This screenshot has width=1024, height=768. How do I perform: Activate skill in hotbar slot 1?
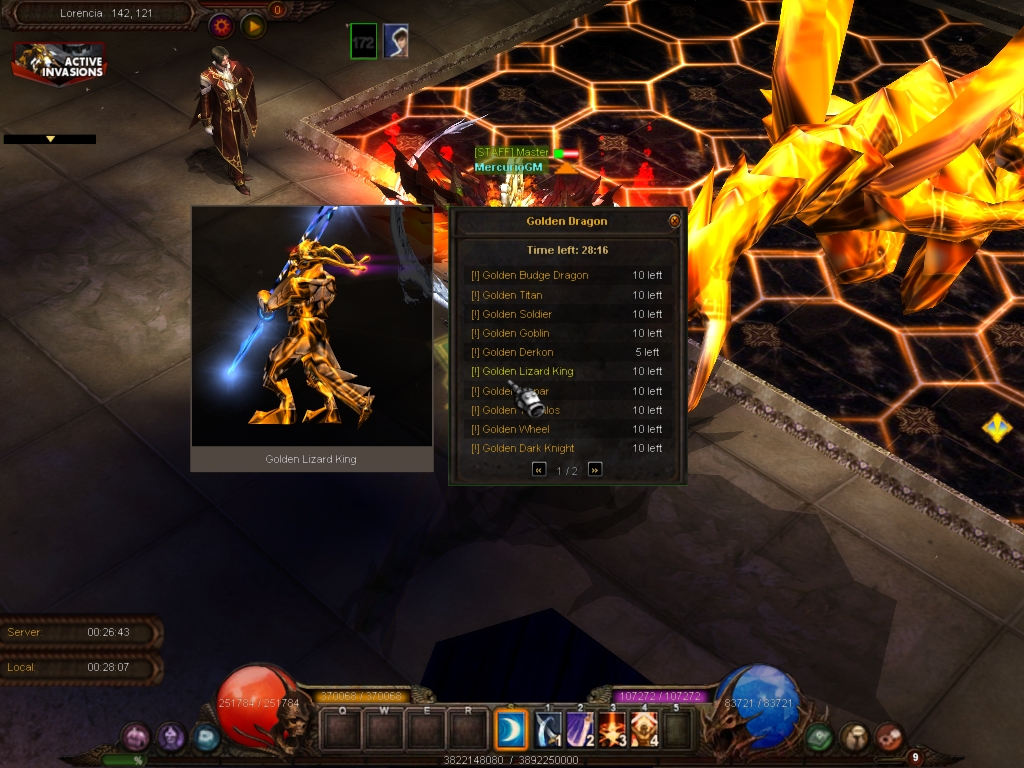point(549,730)
